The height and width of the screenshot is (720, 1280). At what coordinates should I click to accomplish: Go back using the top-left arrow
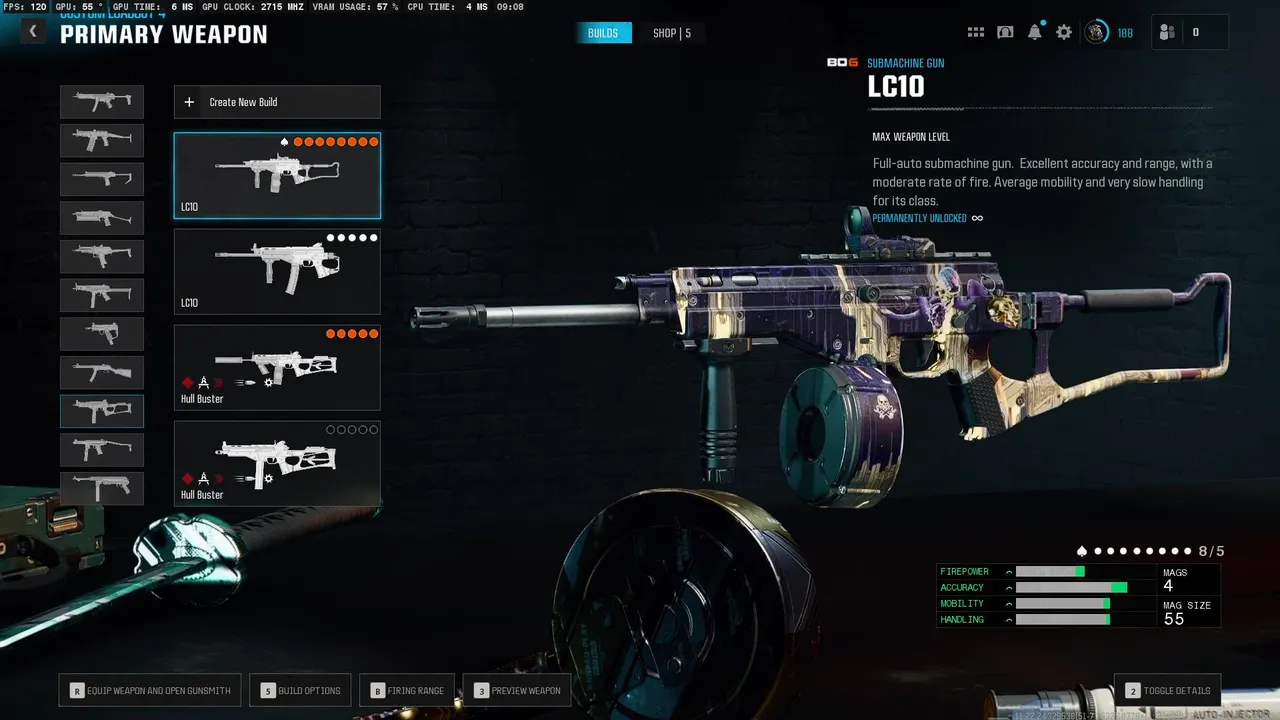click(x=33, y=32)
